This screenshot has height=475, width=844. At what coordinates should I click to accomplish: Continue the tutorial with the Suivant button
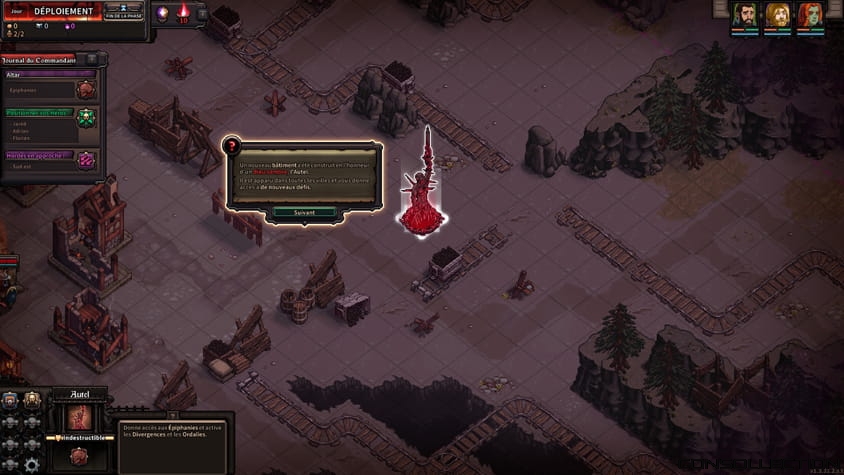point(304,212)
